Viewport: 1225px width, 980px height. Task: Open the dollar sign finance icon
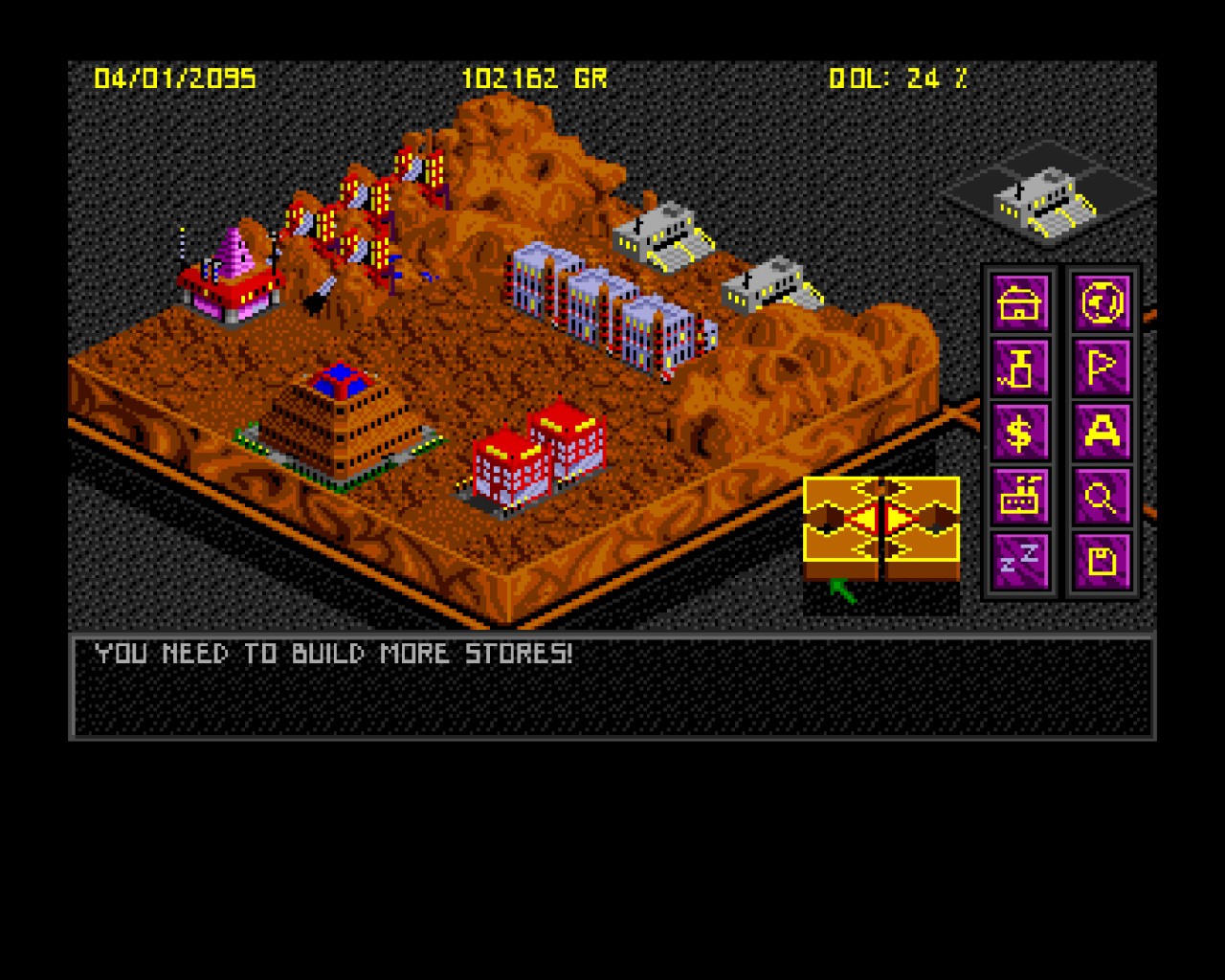tap(1020, 433)
